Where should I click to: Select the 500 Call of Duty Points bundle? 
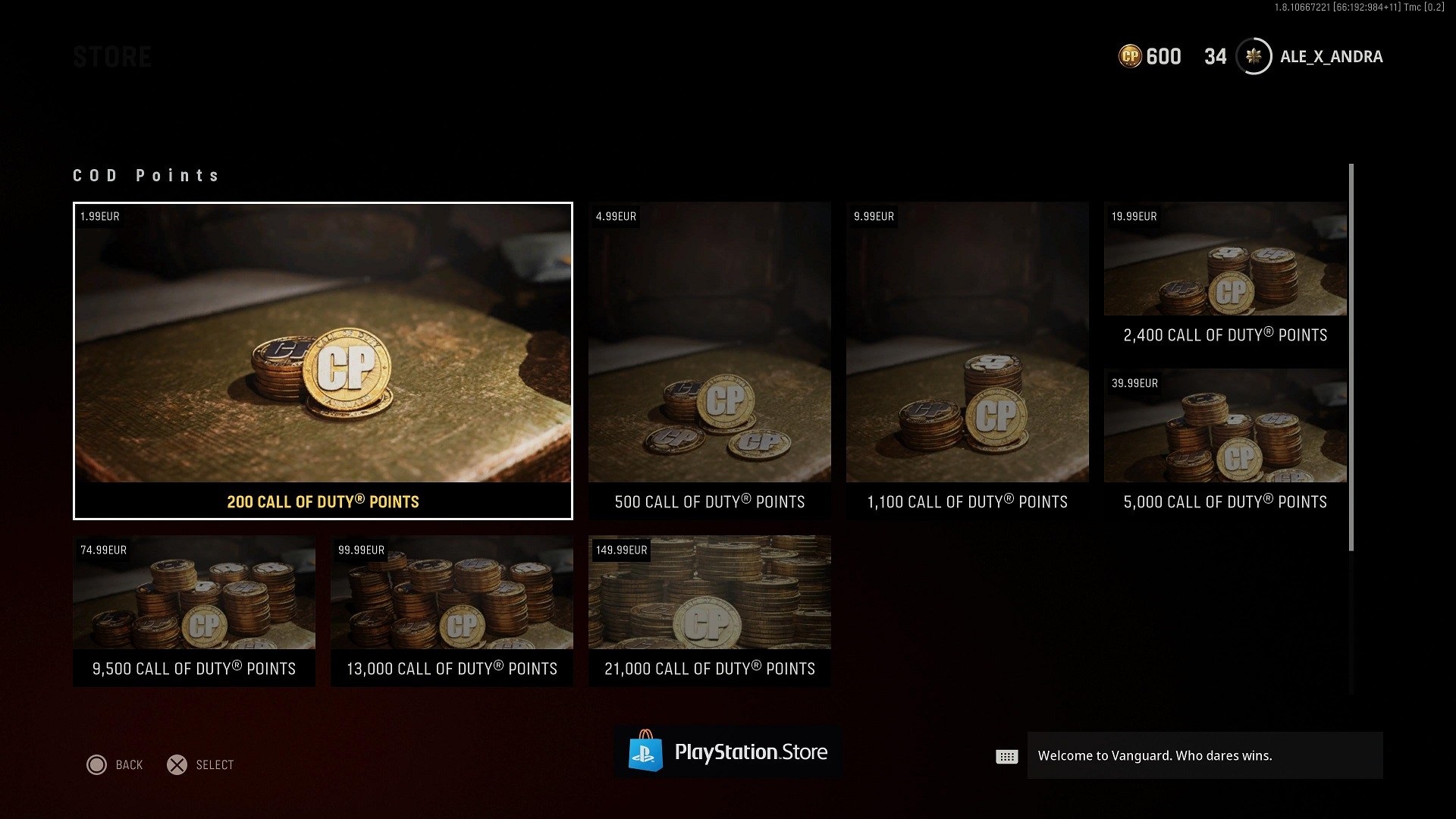710,356
